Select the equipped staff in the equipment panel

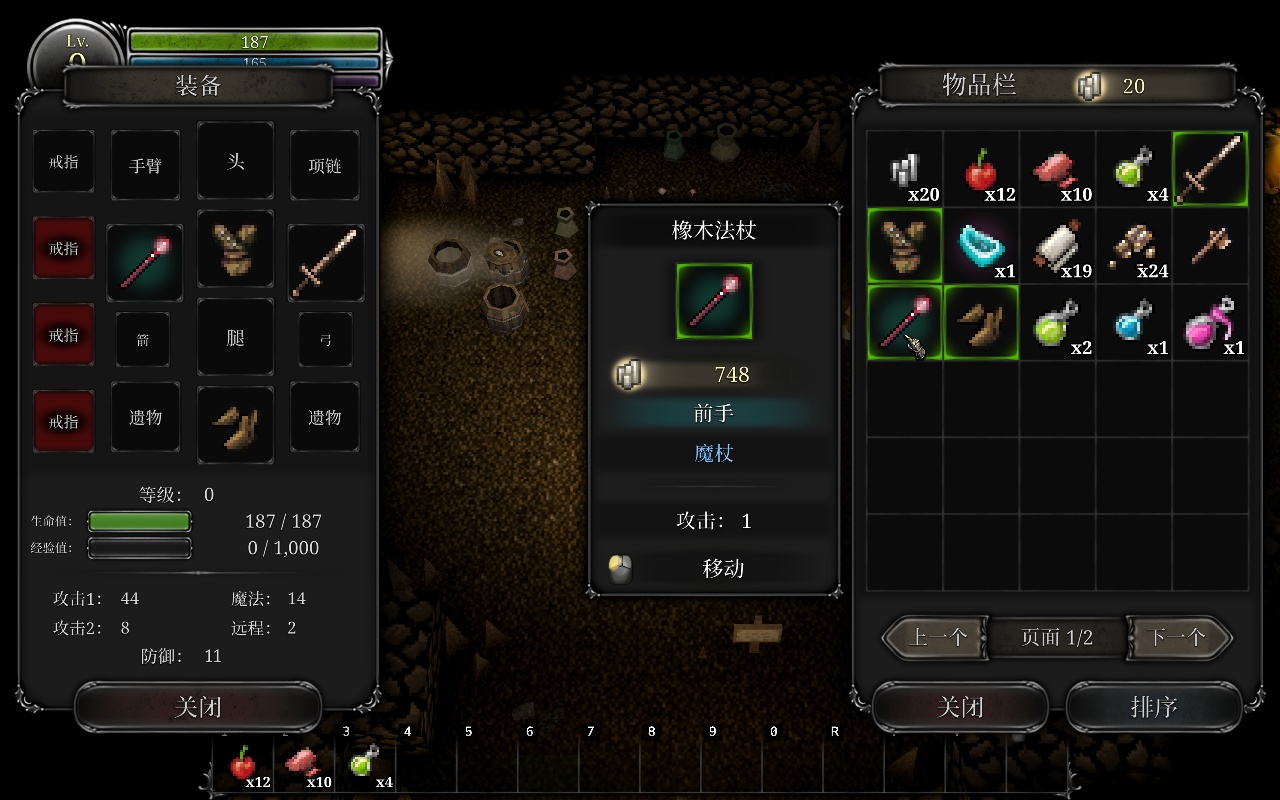point(145,262)
